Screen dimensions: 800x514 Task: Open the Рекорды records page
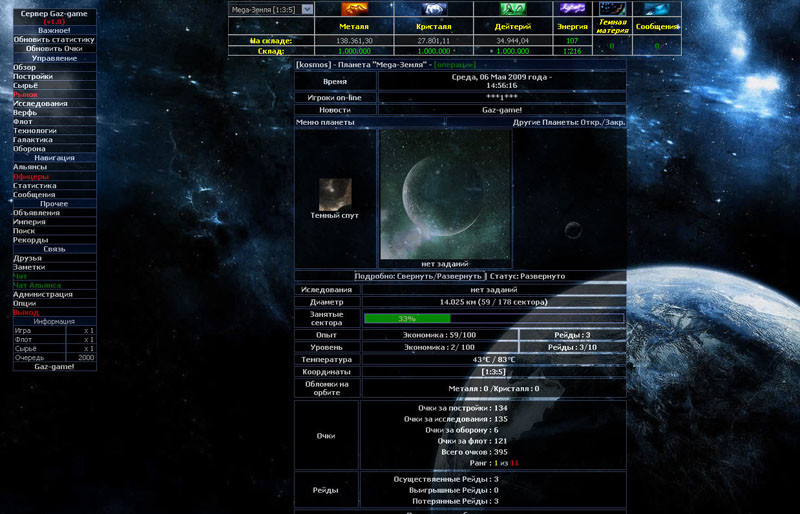point(31,239)
